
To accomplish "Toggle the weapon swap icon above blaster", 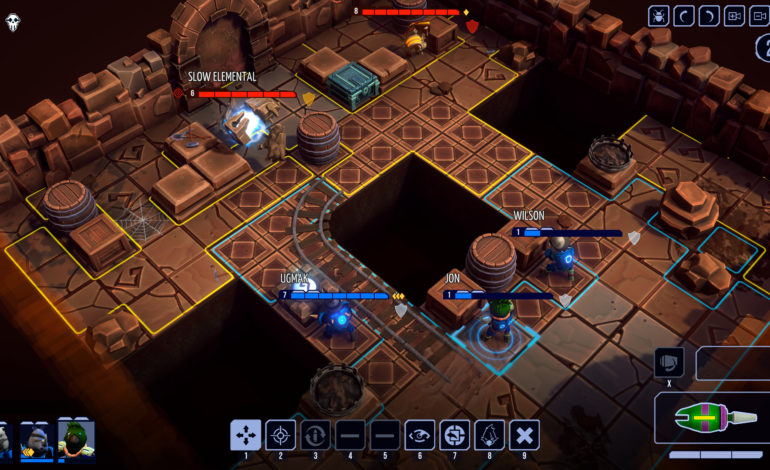I will pos(668,362).
